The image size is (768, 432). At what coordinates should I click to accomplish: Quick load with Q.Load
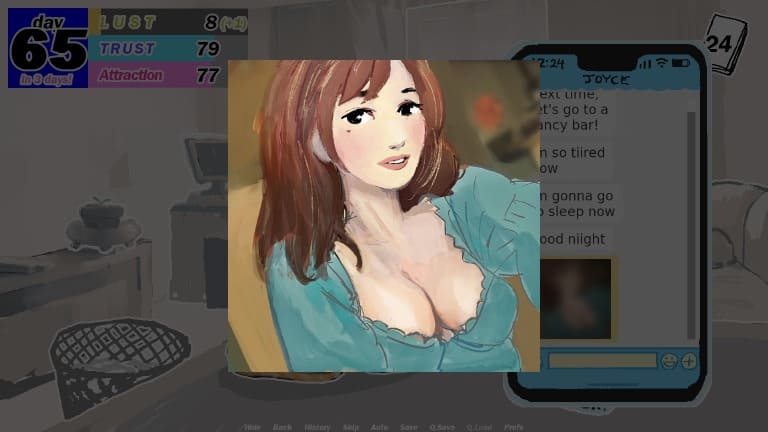click(479, 427)
